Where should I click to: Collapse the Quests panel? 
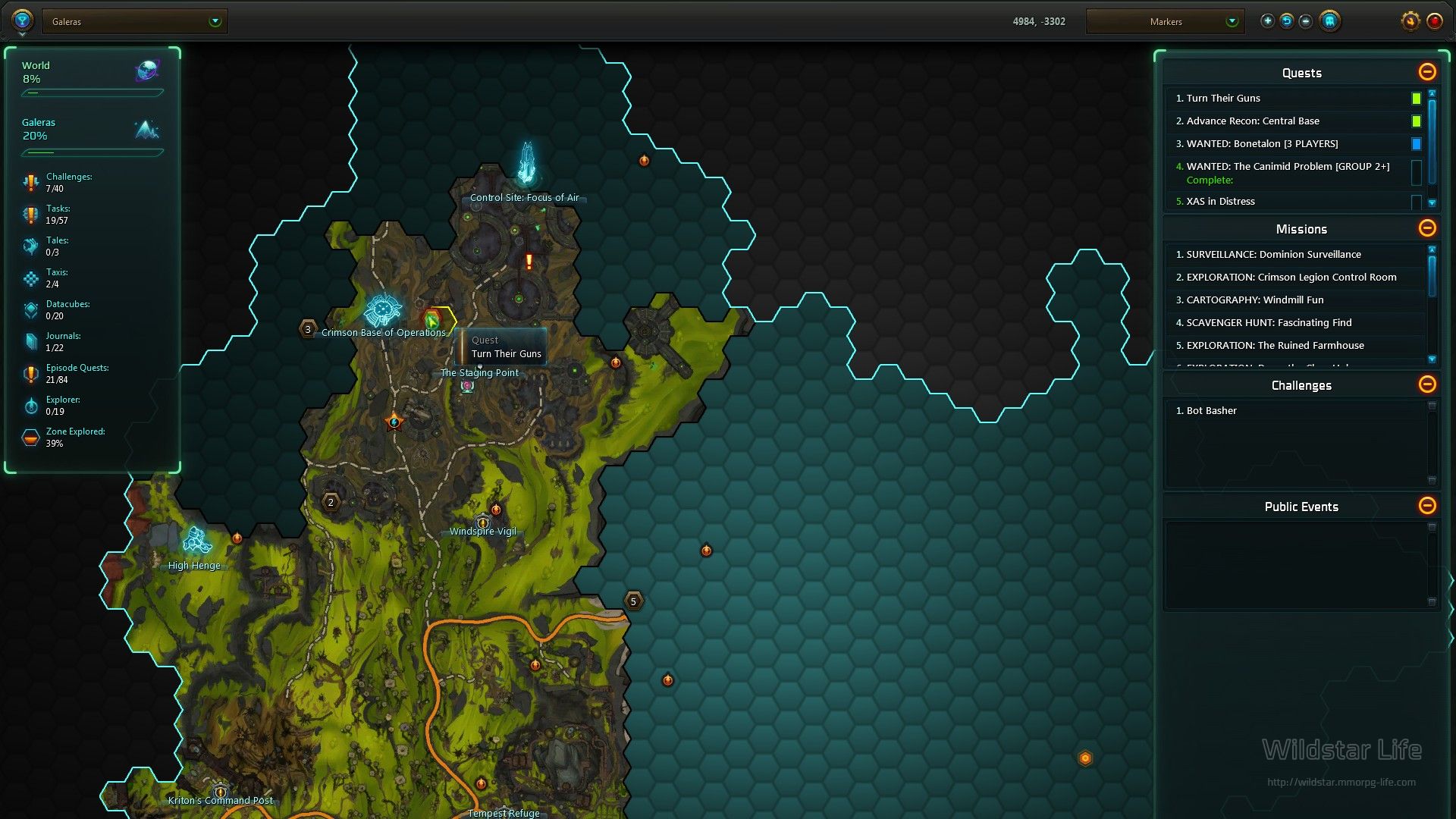(1426, 72)
